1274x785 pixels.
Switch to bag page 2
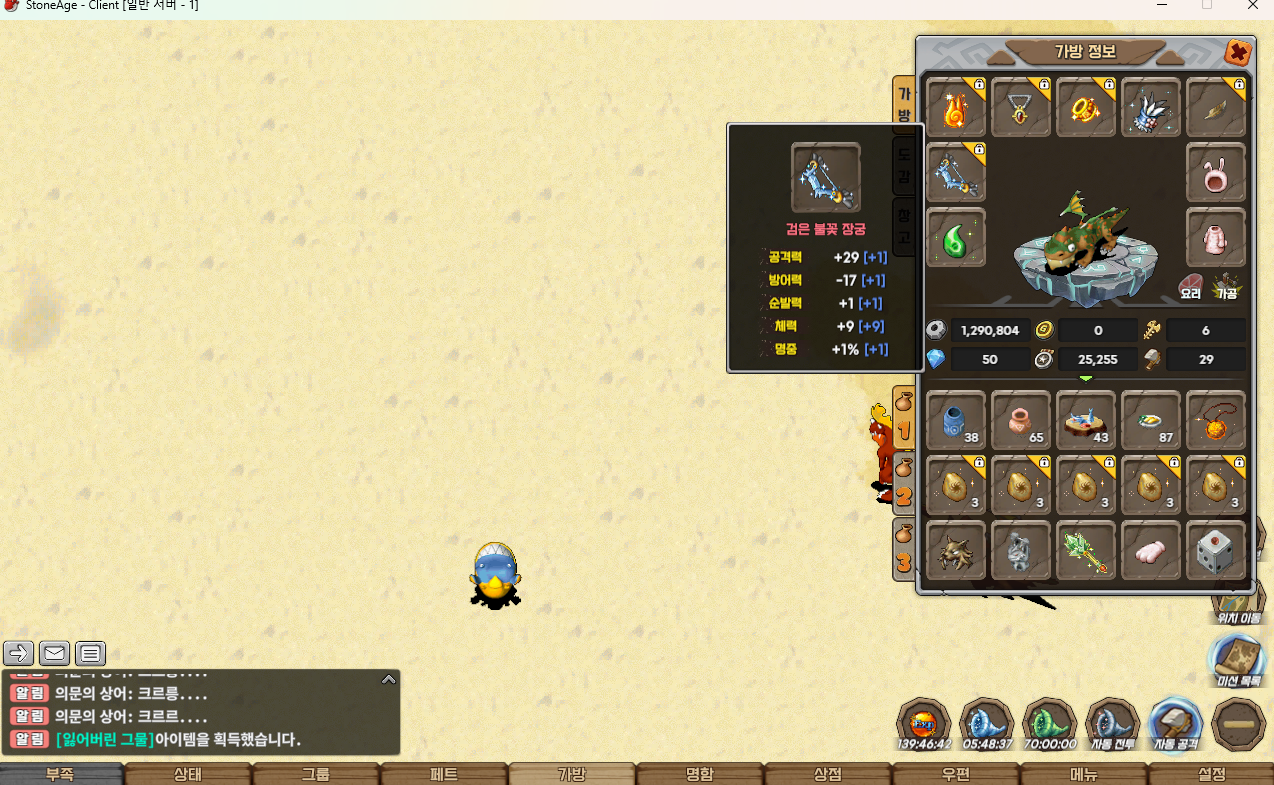point(904,483)
